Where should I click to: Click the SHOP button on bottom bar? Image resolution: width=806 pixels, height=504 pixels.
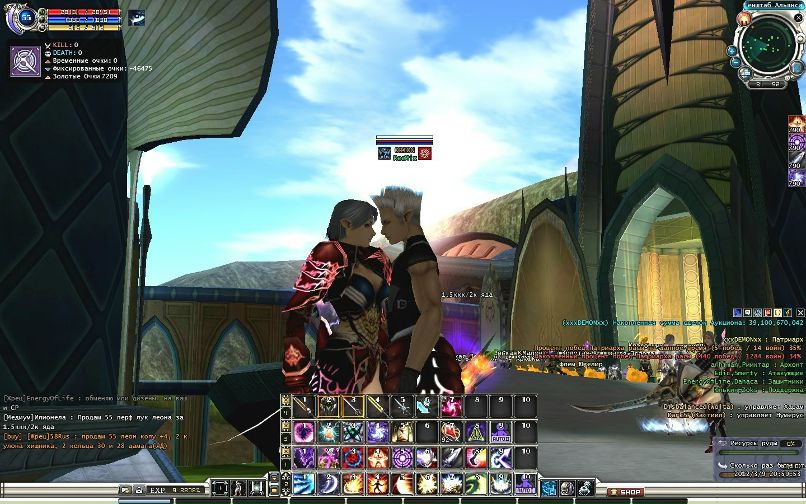[x=629, y=492]
